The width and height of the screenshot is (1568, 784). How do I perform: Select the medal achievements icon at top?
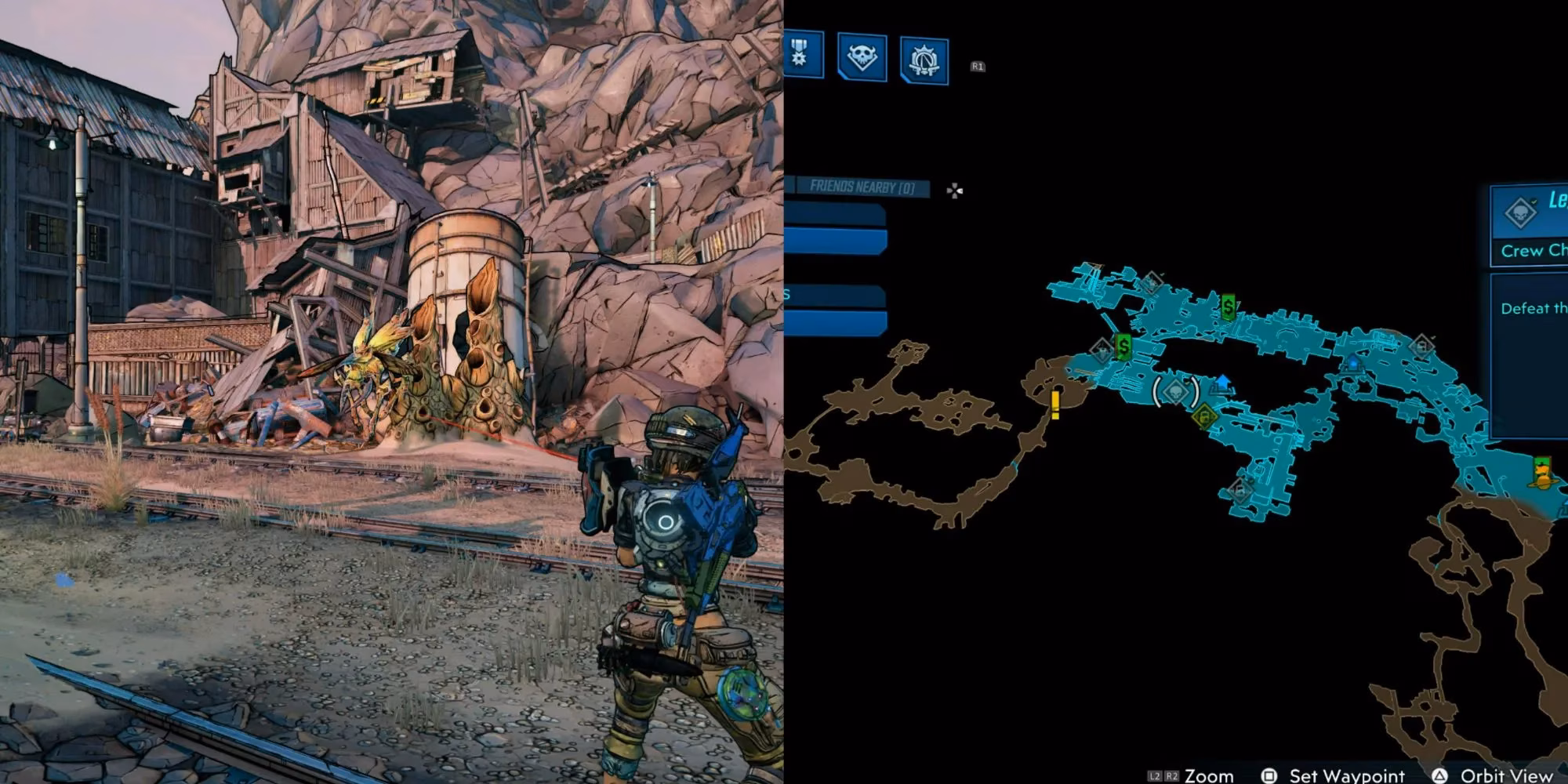pos(798,53)
